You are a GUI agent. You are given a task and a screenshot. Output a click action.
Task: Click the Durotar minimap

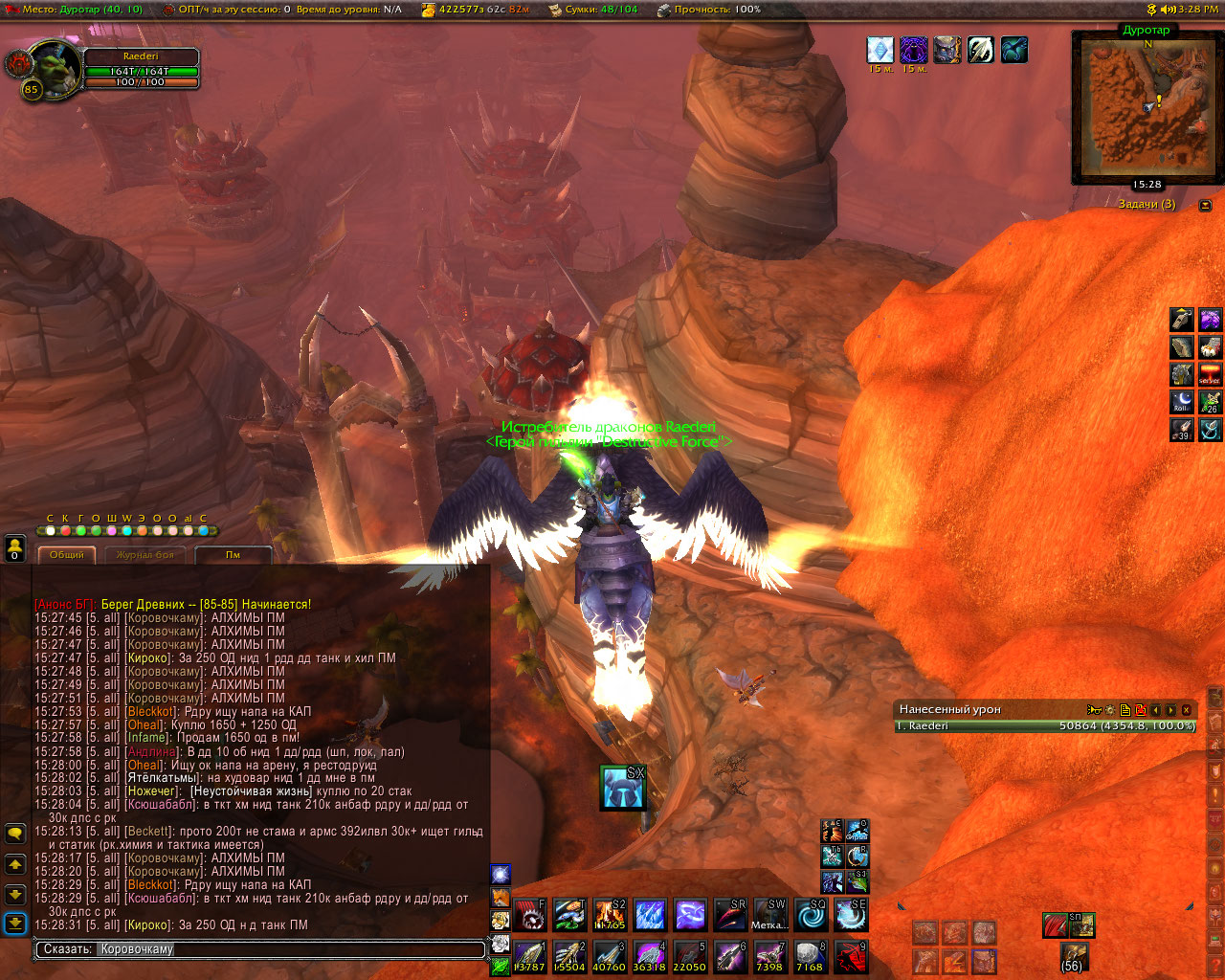(1146, 107)
